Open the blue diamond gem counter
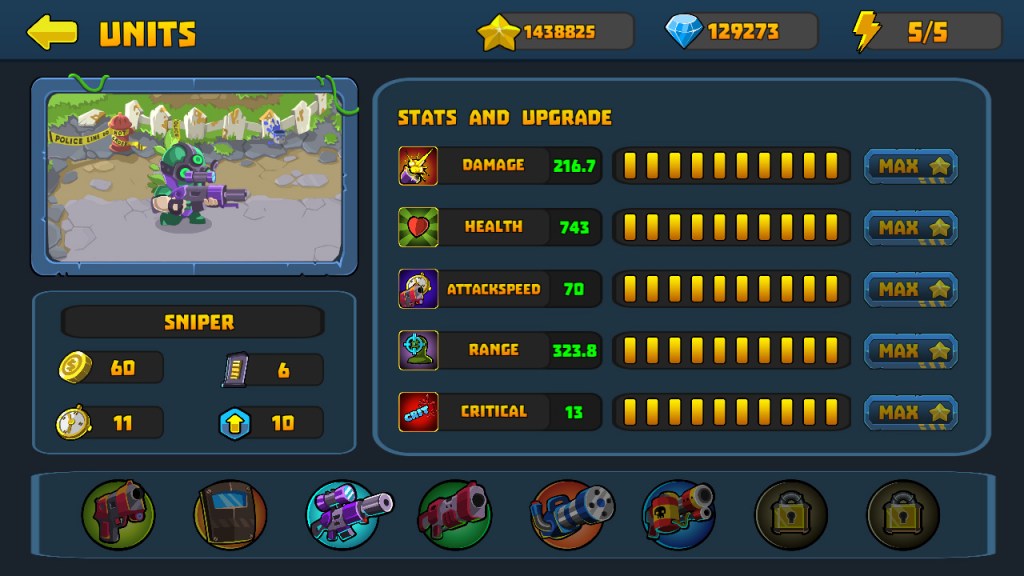Screen dimensions: 1024x576 (741, 32)
